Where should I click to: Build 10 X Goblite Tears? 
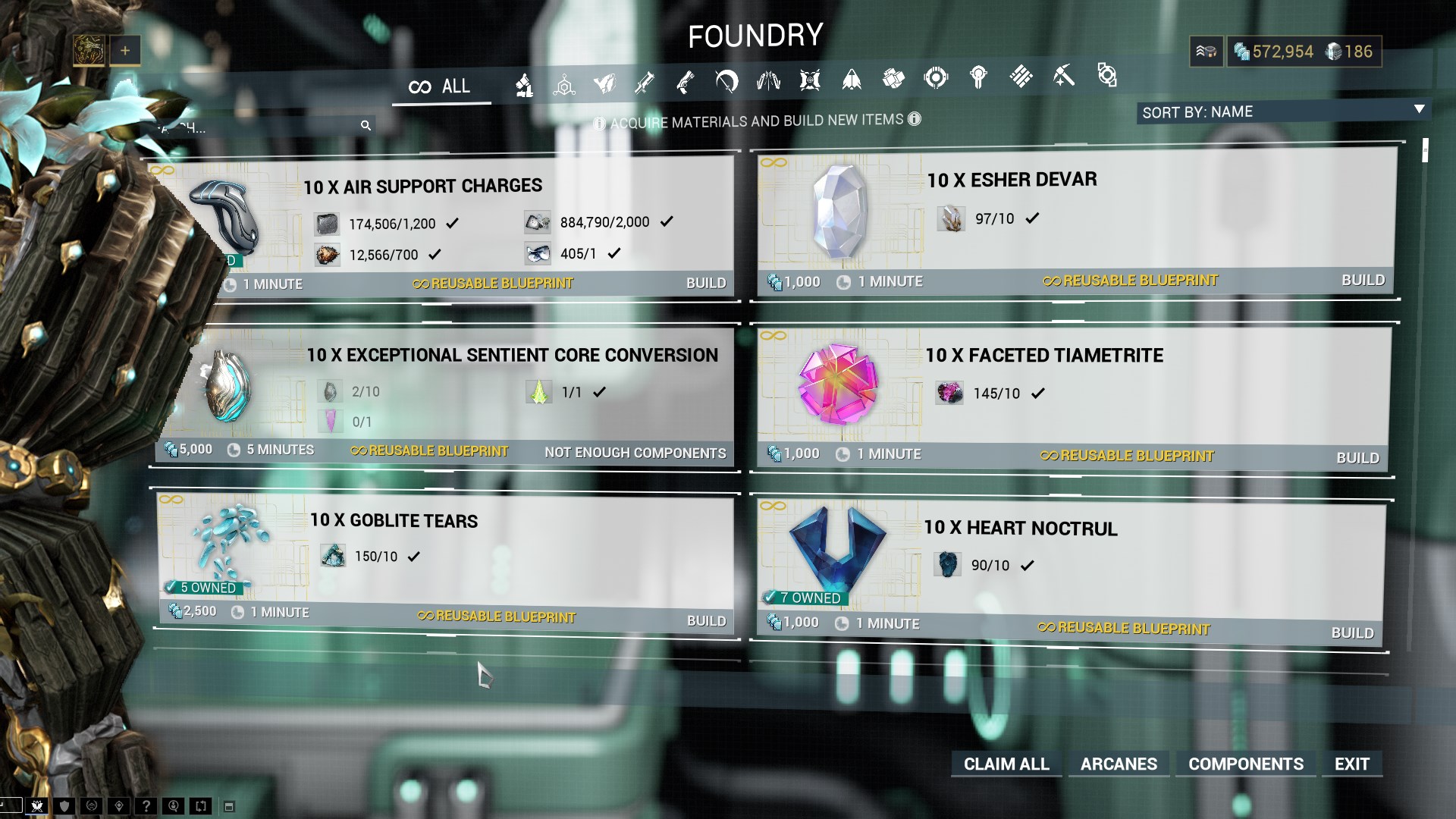click(705, 620)
